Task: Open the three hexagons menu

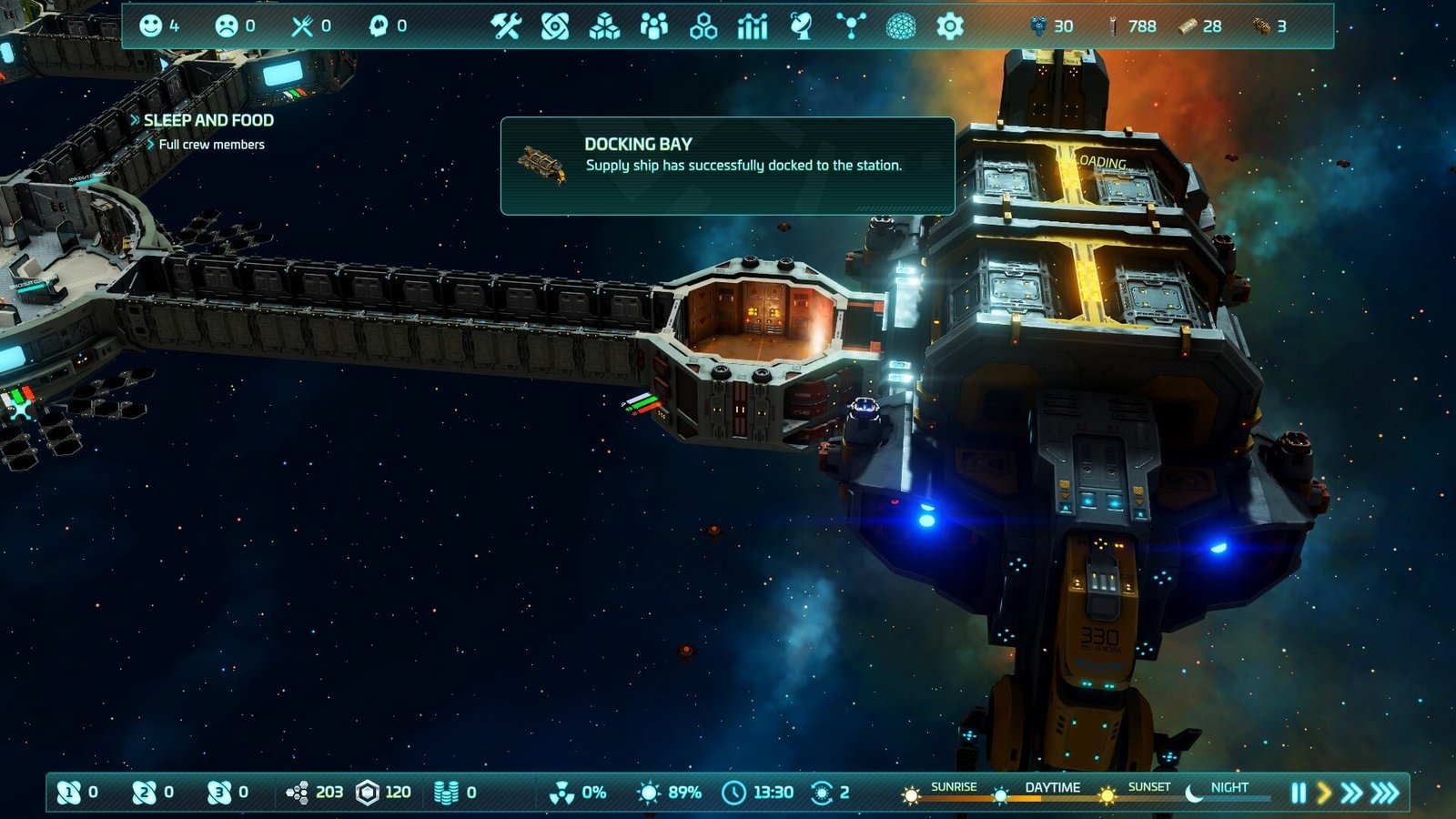Action: pyautogui.click(x=703, y=26)
